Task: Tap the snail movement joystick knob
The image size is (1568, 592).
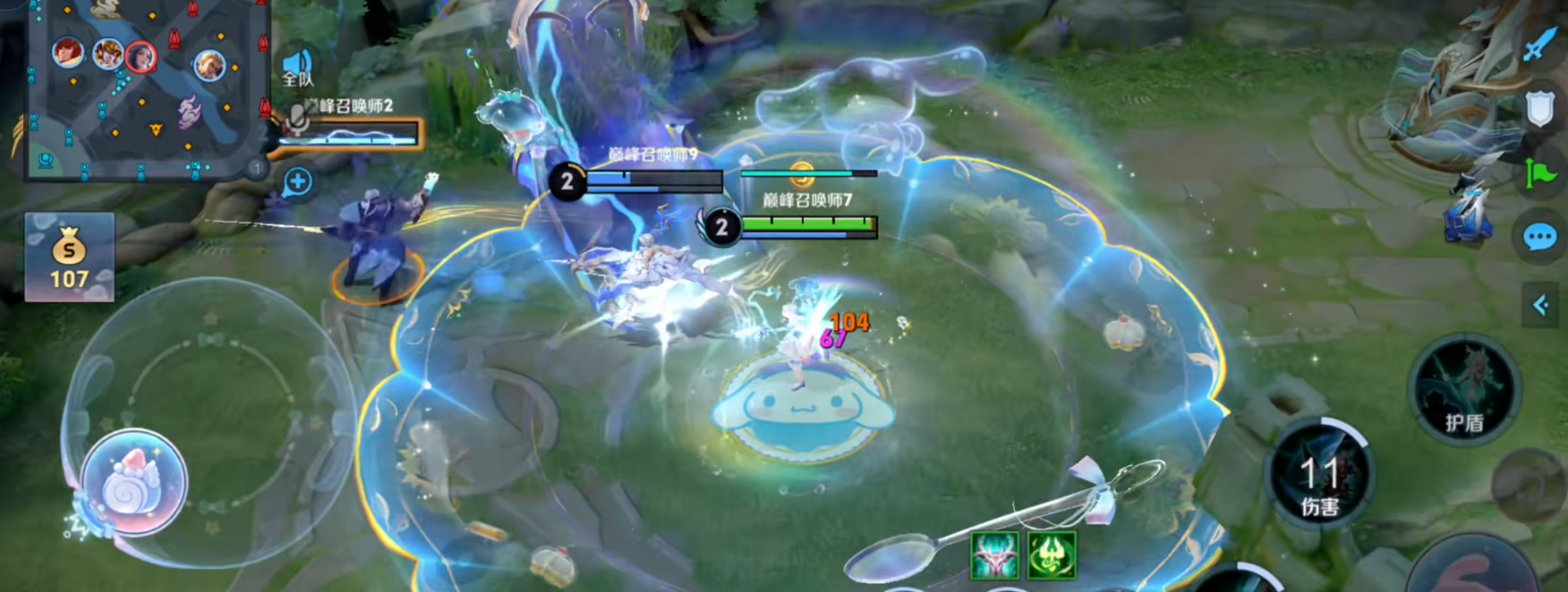Action: [133, 483]
